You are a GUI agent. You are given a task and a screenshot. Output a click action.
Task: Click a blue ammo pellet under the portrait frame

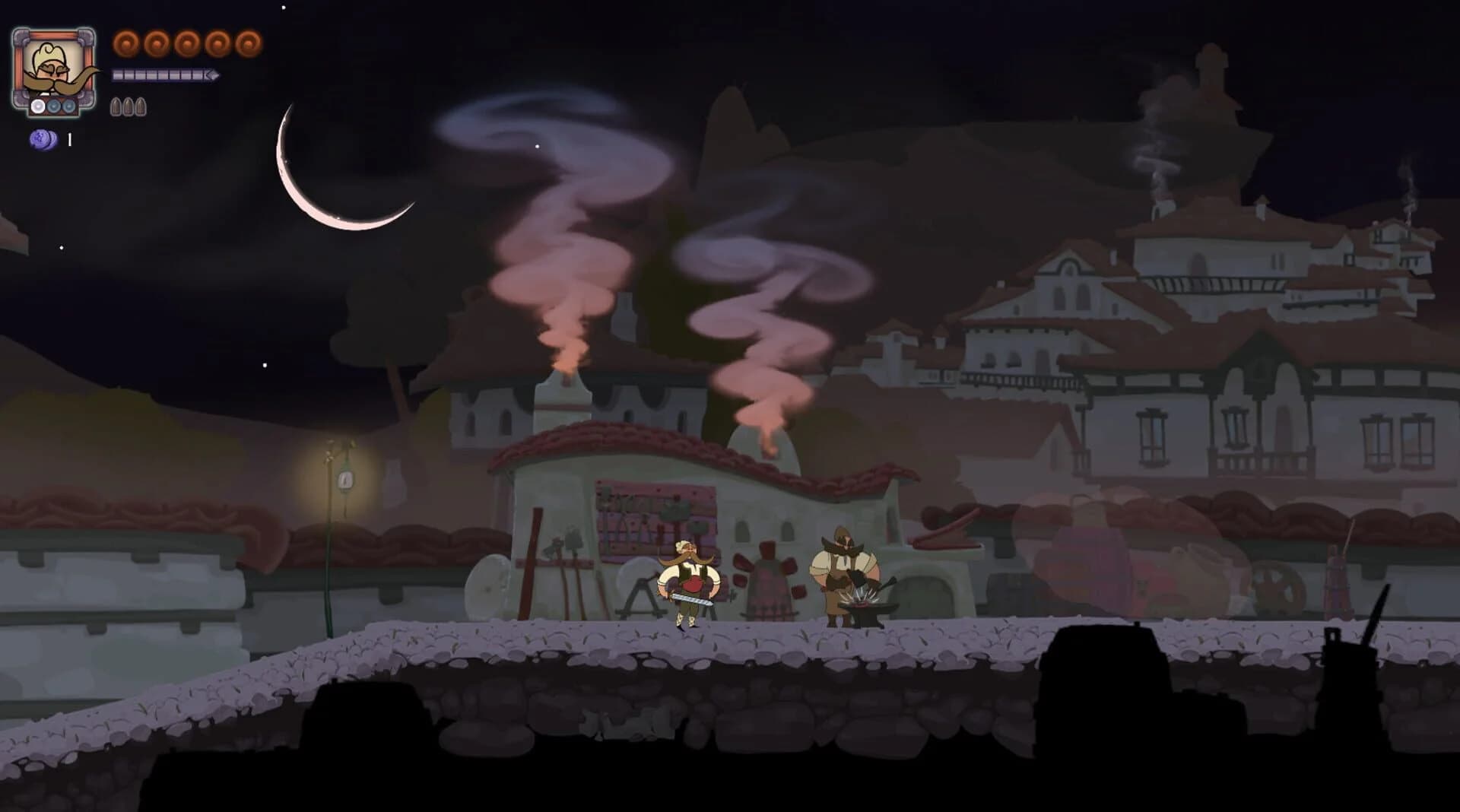(54, 106)
